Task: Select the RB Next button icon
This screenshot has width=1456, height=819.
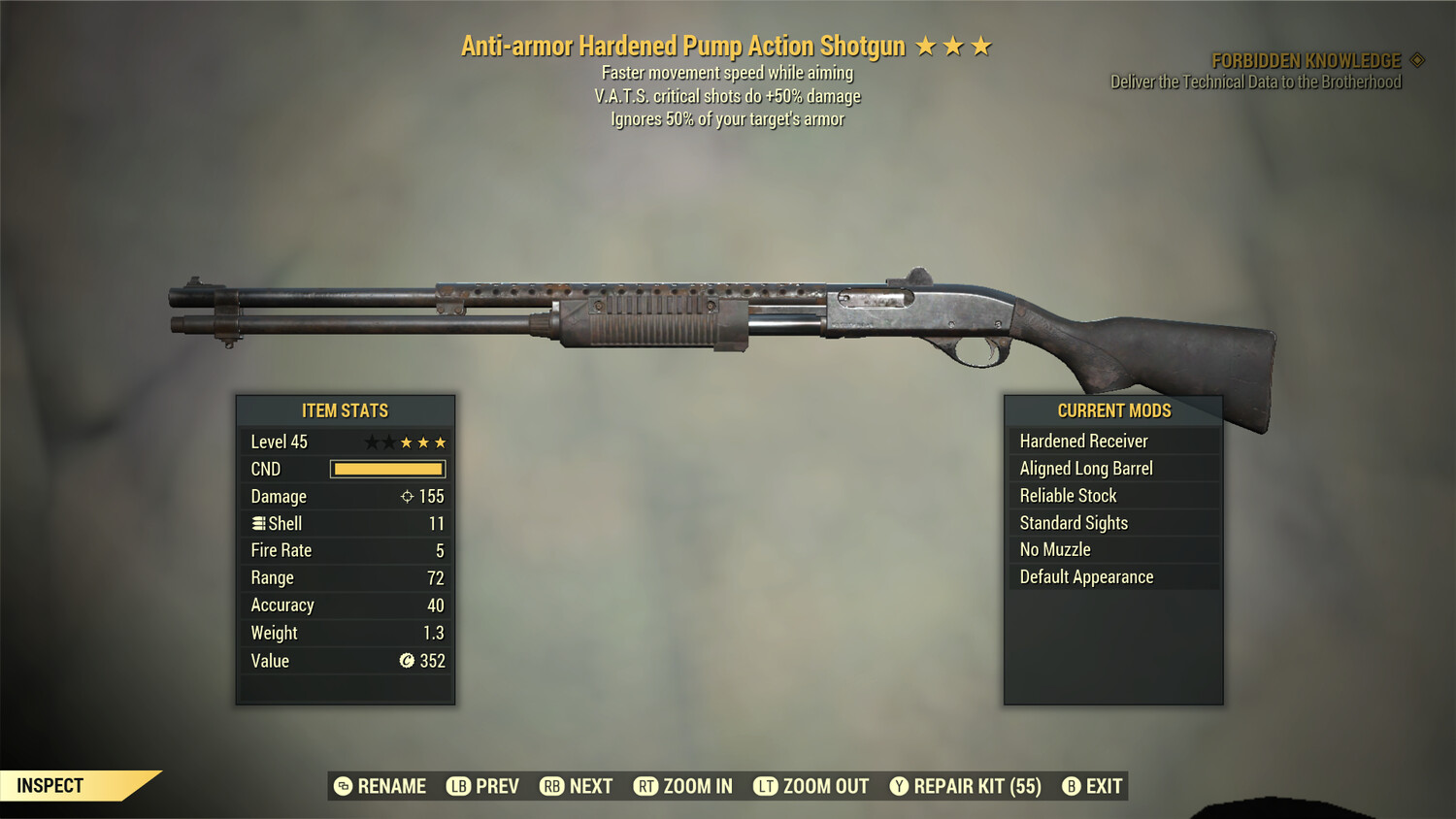Action: click(552, 786)
